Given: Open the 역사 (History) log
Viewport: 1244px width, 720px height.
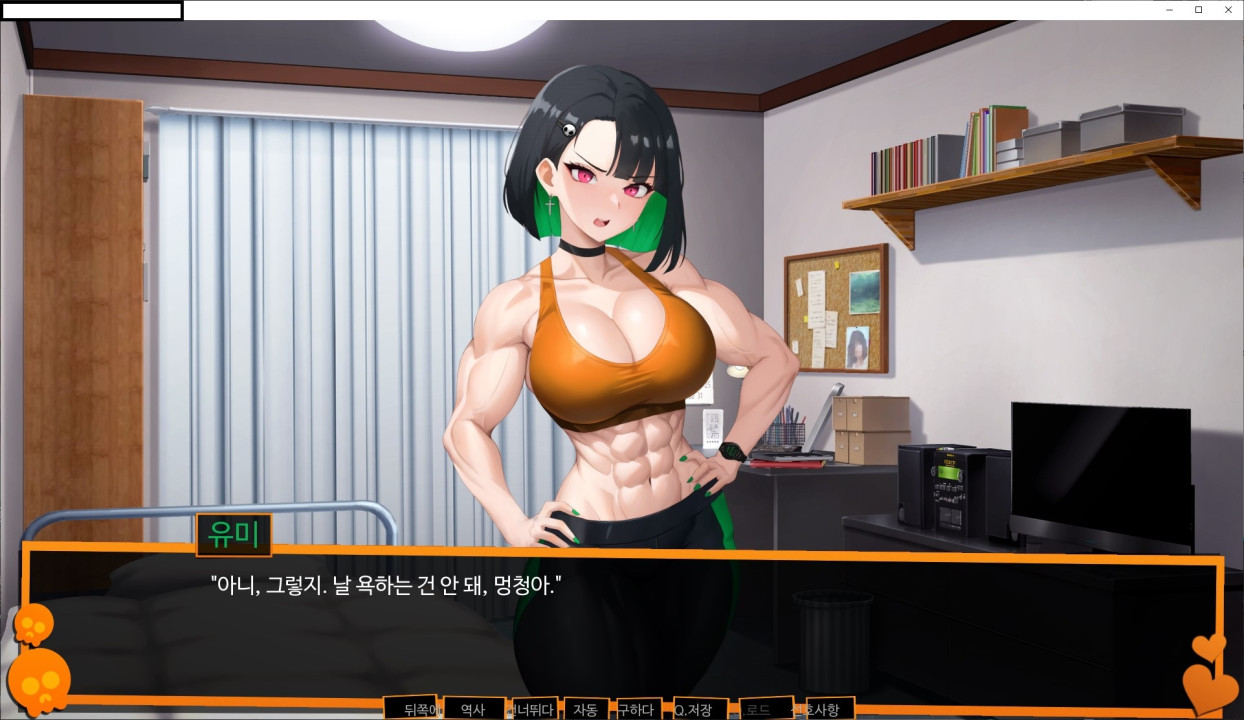Looking at the screenshot, I should pos(473,709).
